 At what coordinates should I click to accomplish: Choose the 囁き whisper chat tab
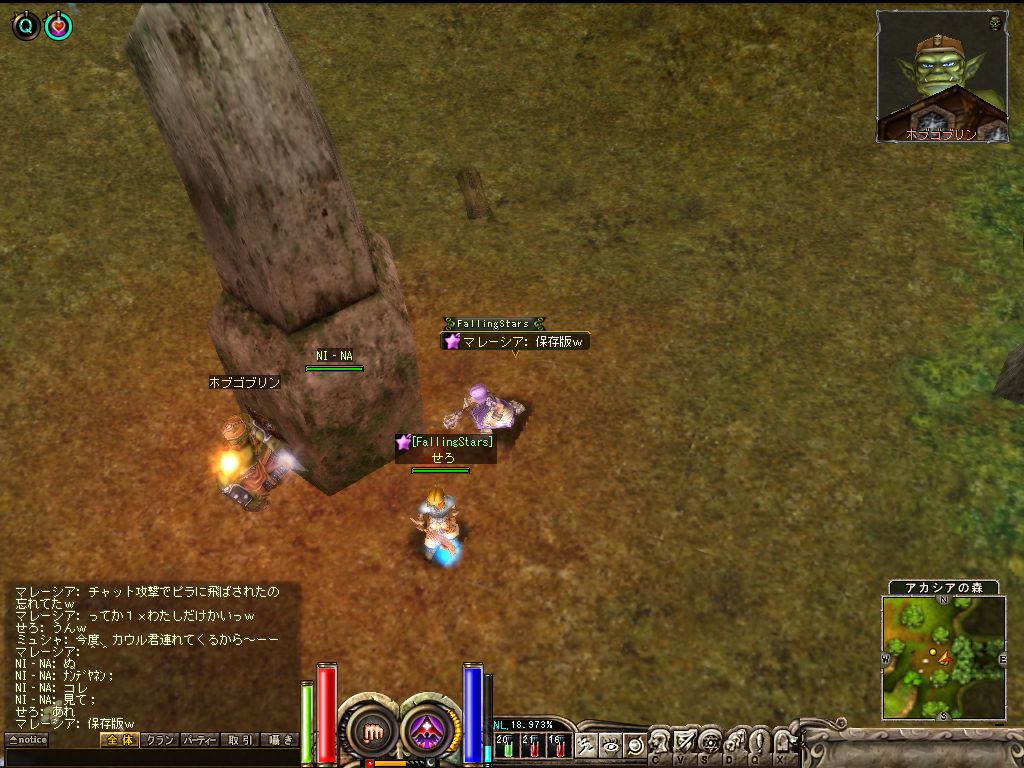[x=279, y=740]
